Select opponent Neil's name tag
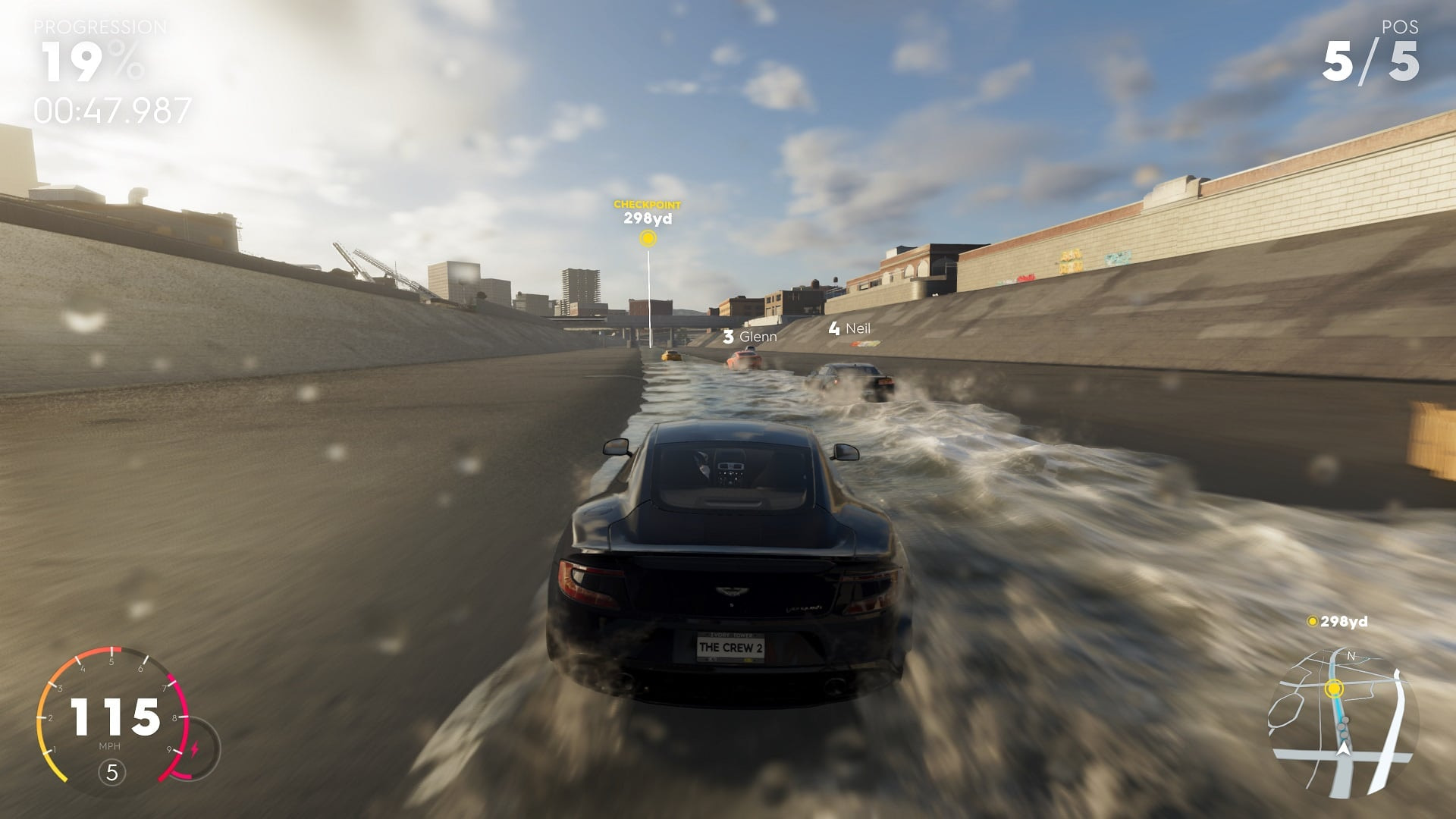 [850, 328]
